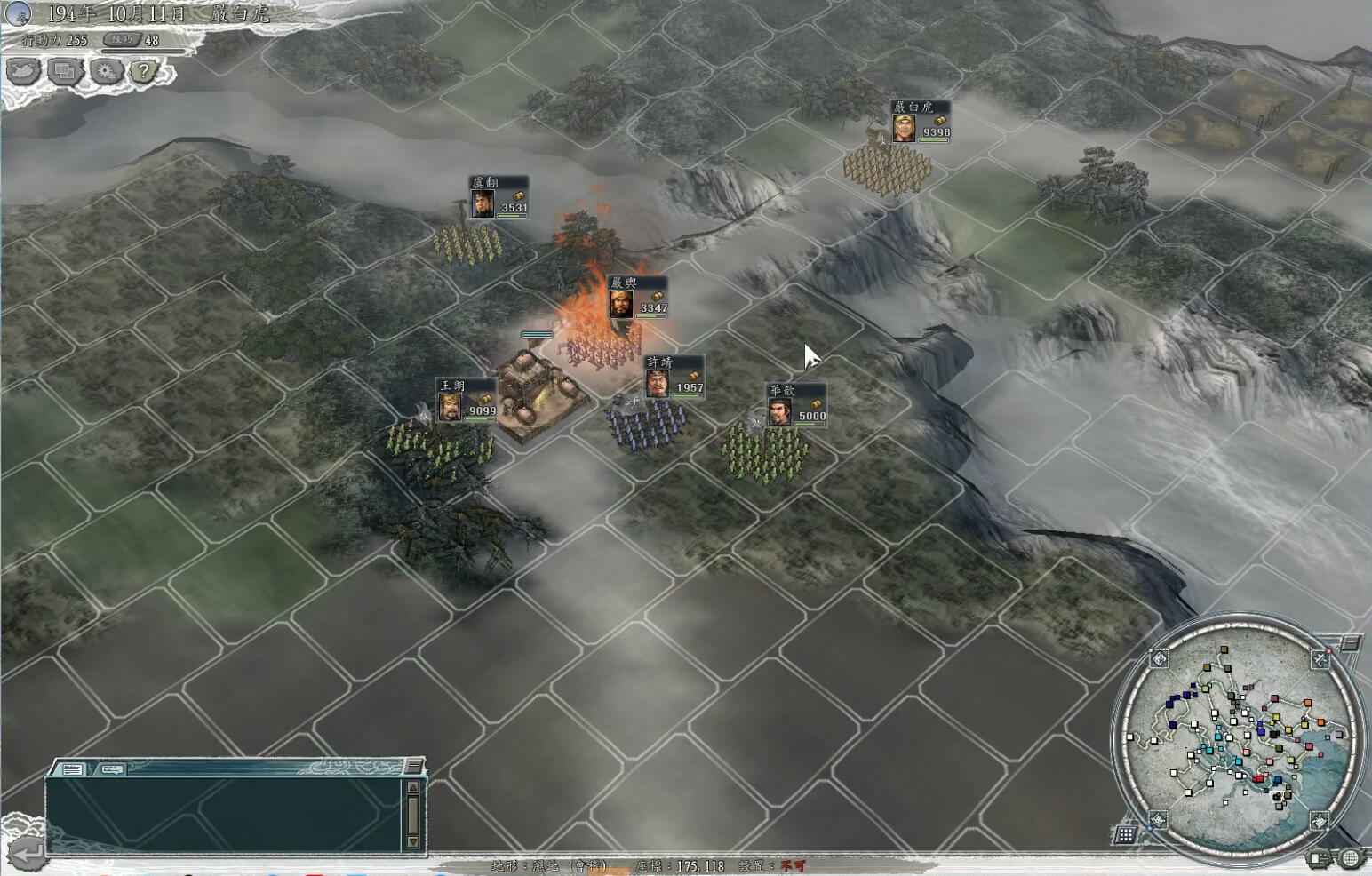Toggle the minimap grid button
The height and width of the screenshot is (876, 1372).
point(1125,834)
